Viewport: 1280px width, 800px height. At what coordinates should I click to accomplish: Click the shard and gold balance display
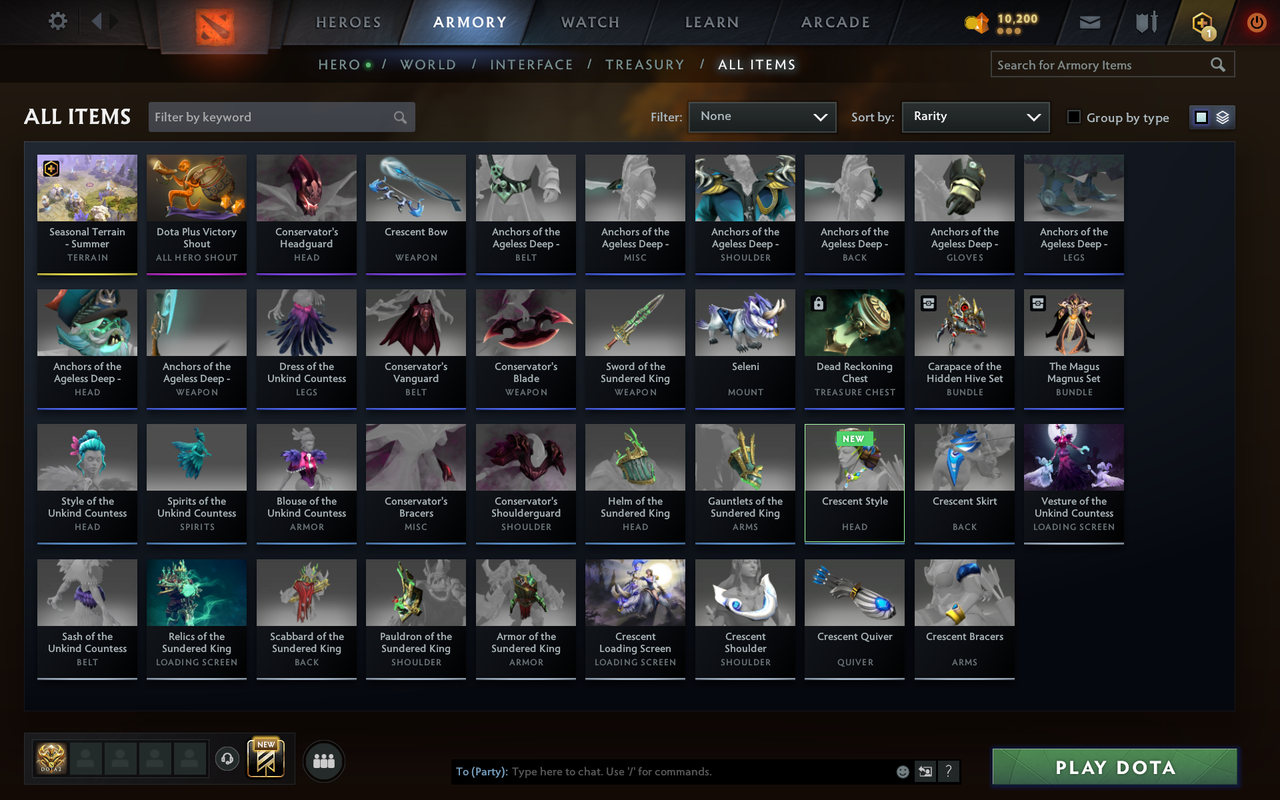coord(1000,21)
